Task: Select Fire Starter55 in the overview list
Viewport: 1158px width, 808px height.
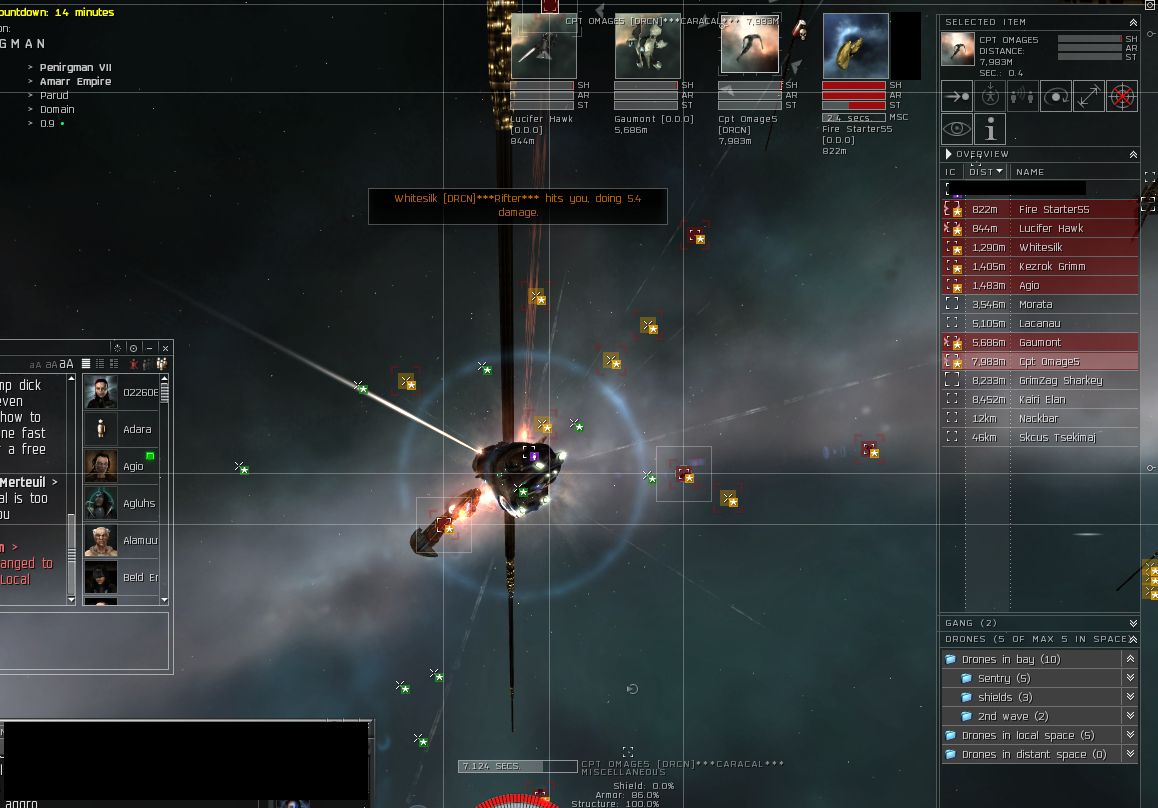Action: click(1053, 210)
